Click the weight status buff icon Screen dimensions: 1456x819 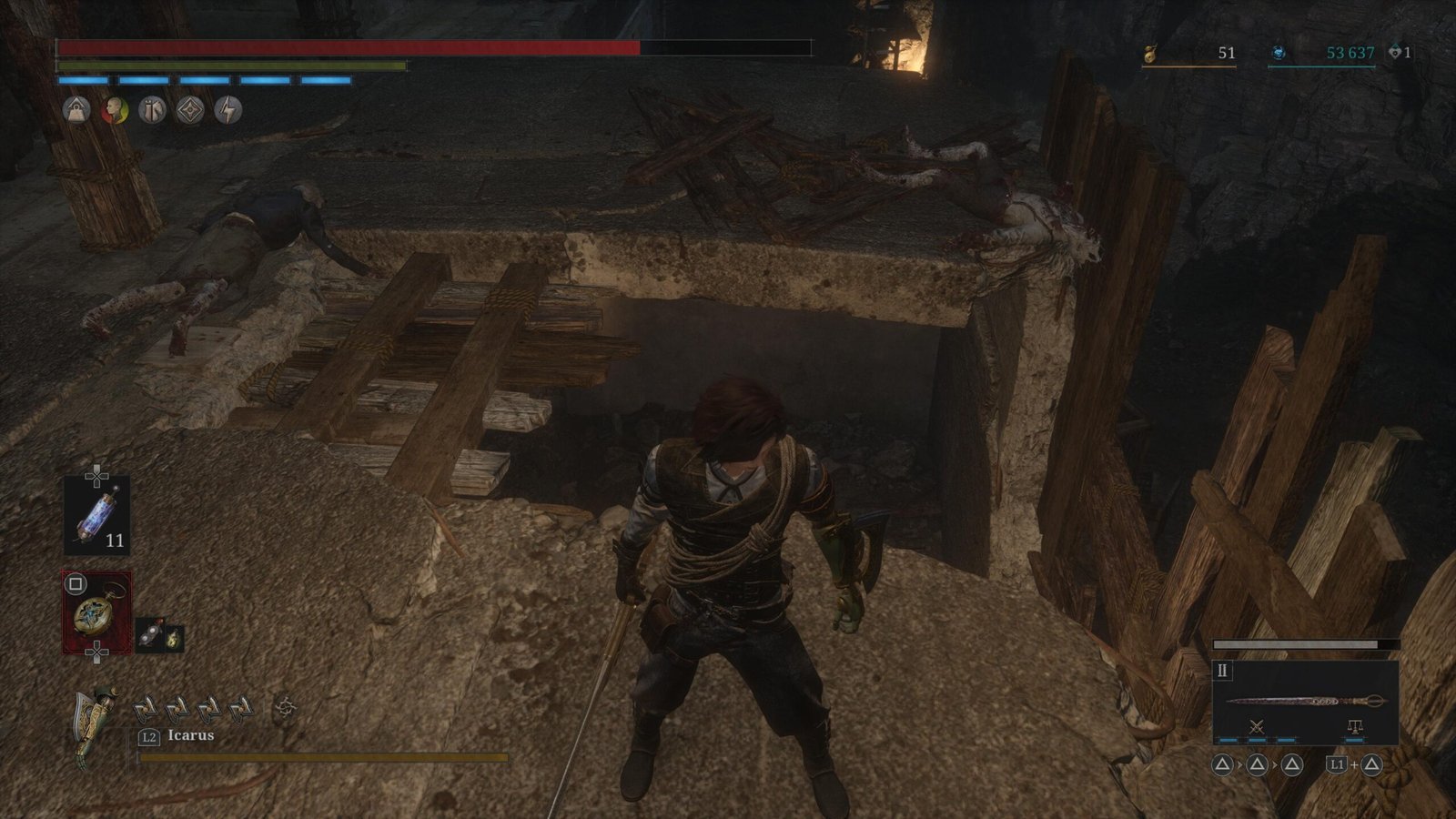tap(76, 111)
